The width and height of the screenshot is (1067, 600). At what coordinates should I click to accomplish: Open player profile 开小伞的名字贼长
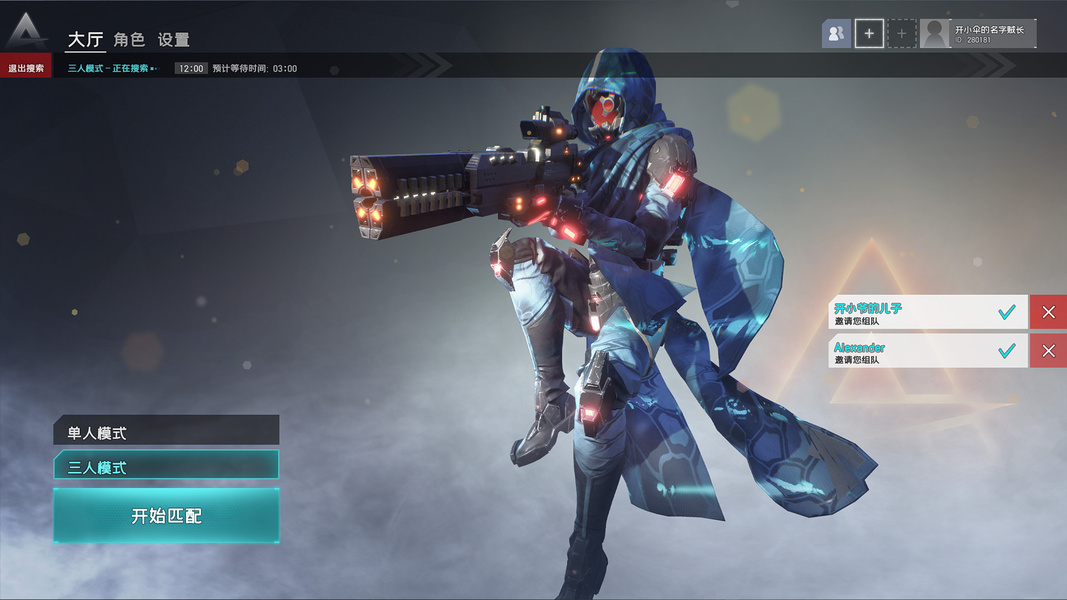point(978,34)
